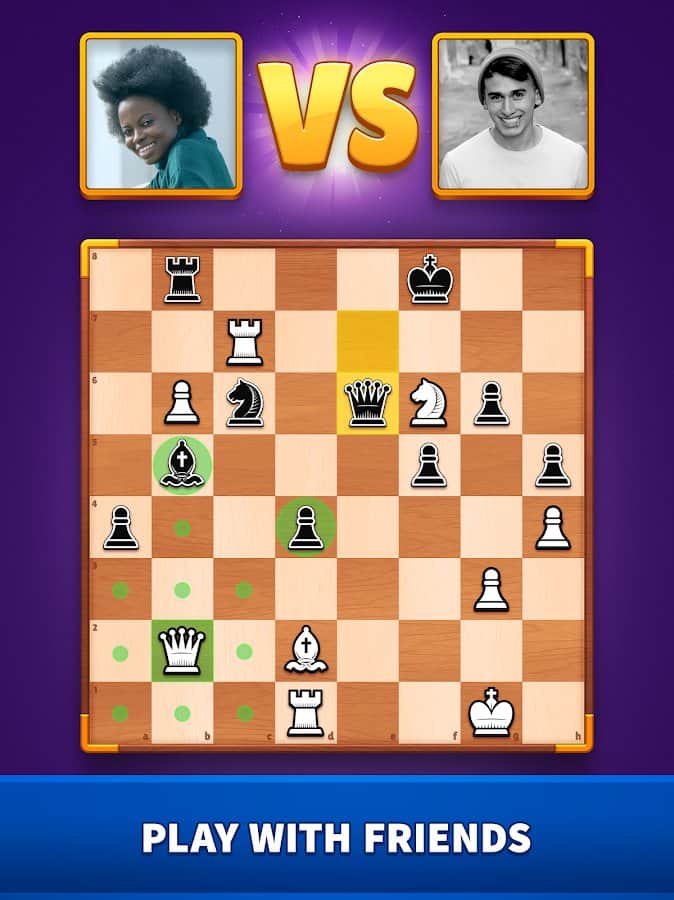This screenshot has width=674, height=900.
Task: Open the beanie-wearing man's player portrait
Action: tap(513, 114)
